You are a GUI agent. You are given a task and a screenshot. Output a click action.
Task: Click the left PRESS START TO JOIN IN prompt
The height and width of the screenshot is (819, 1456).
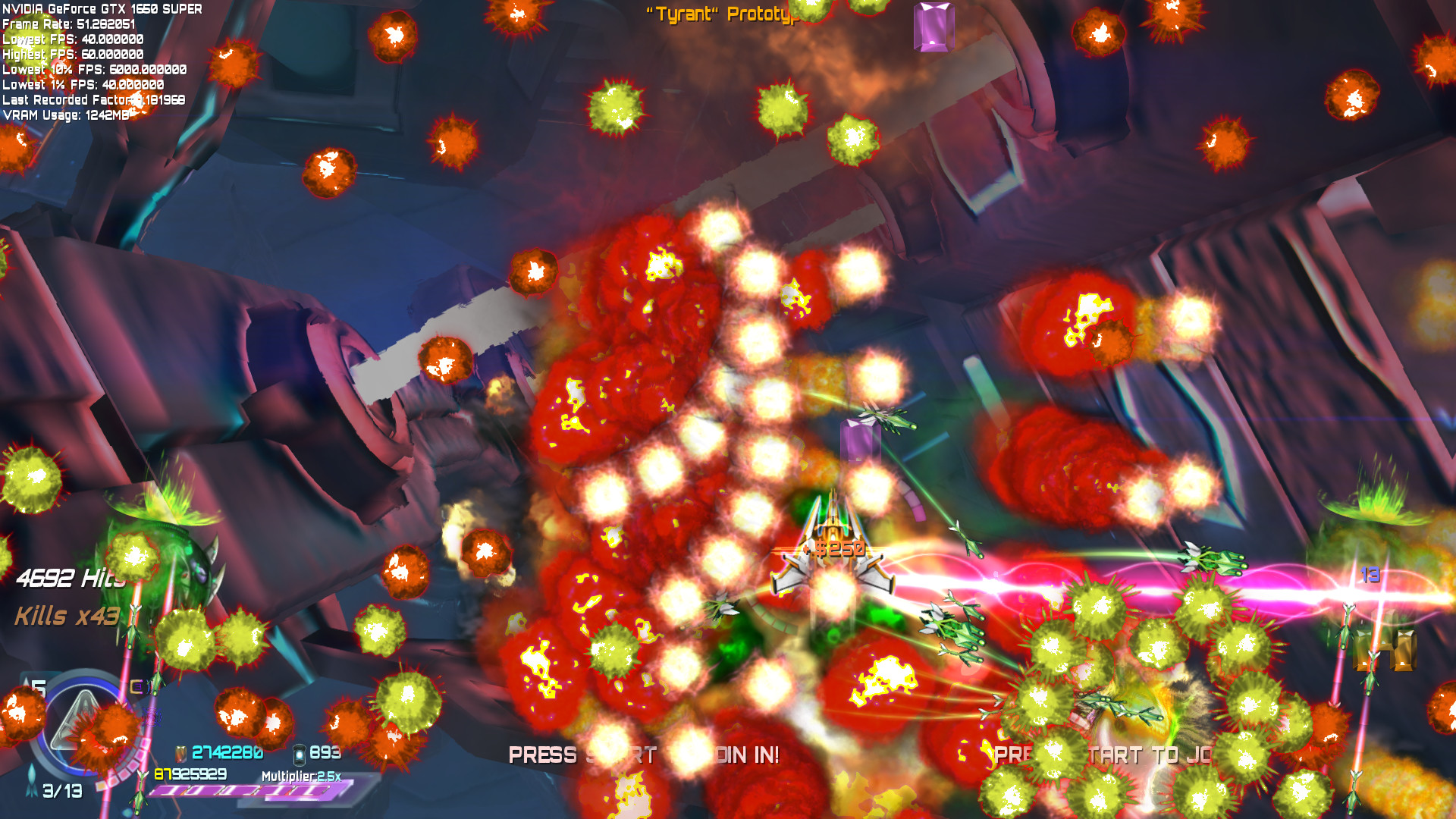(x=645, y=755)
